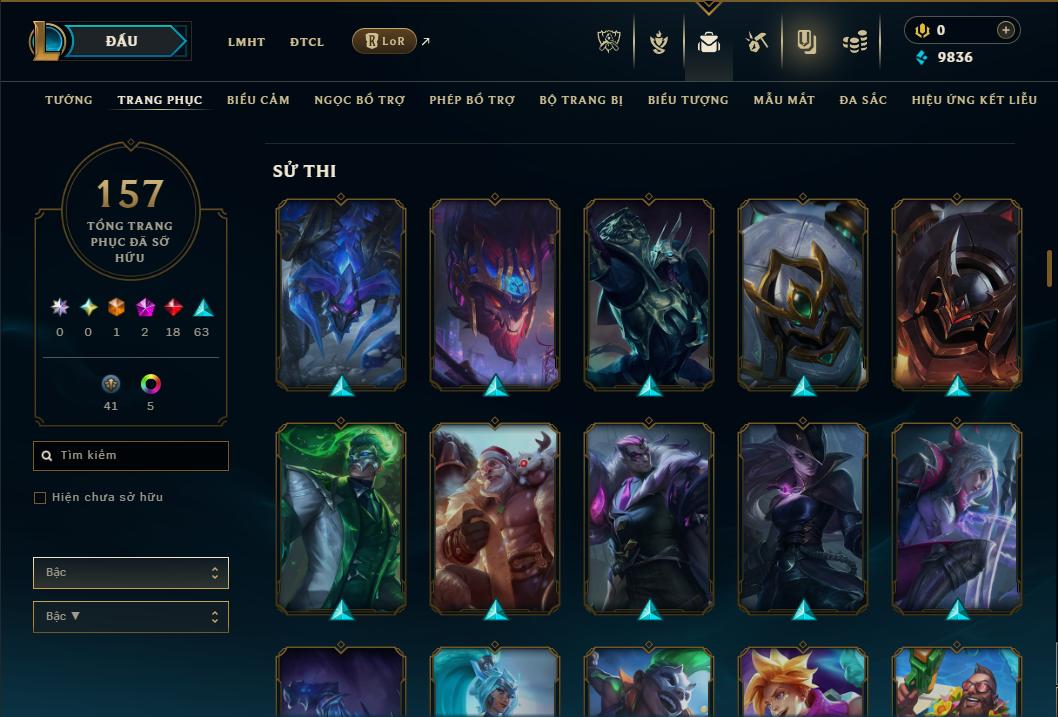Focus the Tìm kiếm search field

tap(131, 456)
